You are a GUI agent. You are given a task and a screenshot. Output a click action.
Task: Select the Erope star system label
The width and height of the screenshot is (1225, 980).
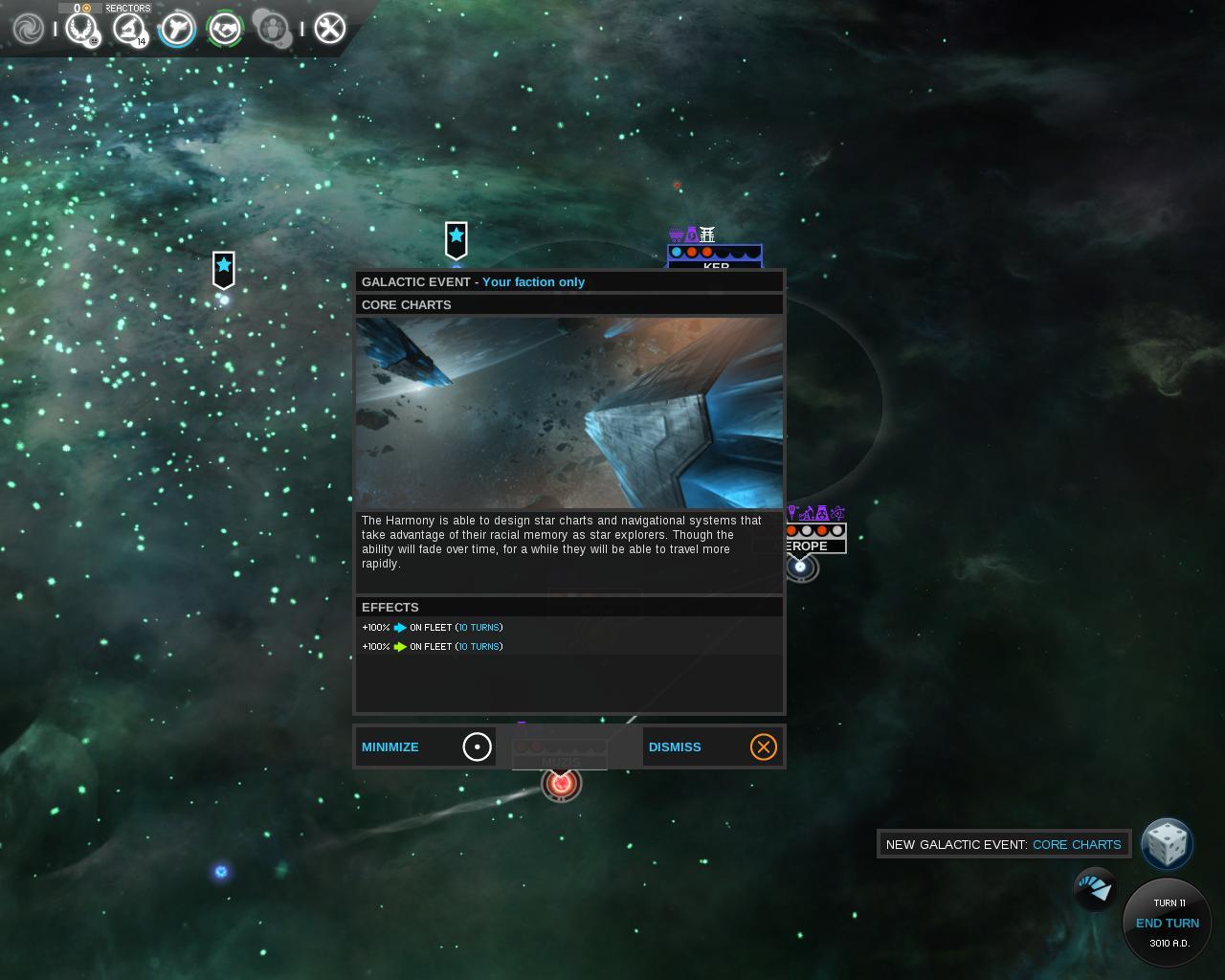(810, 546)
